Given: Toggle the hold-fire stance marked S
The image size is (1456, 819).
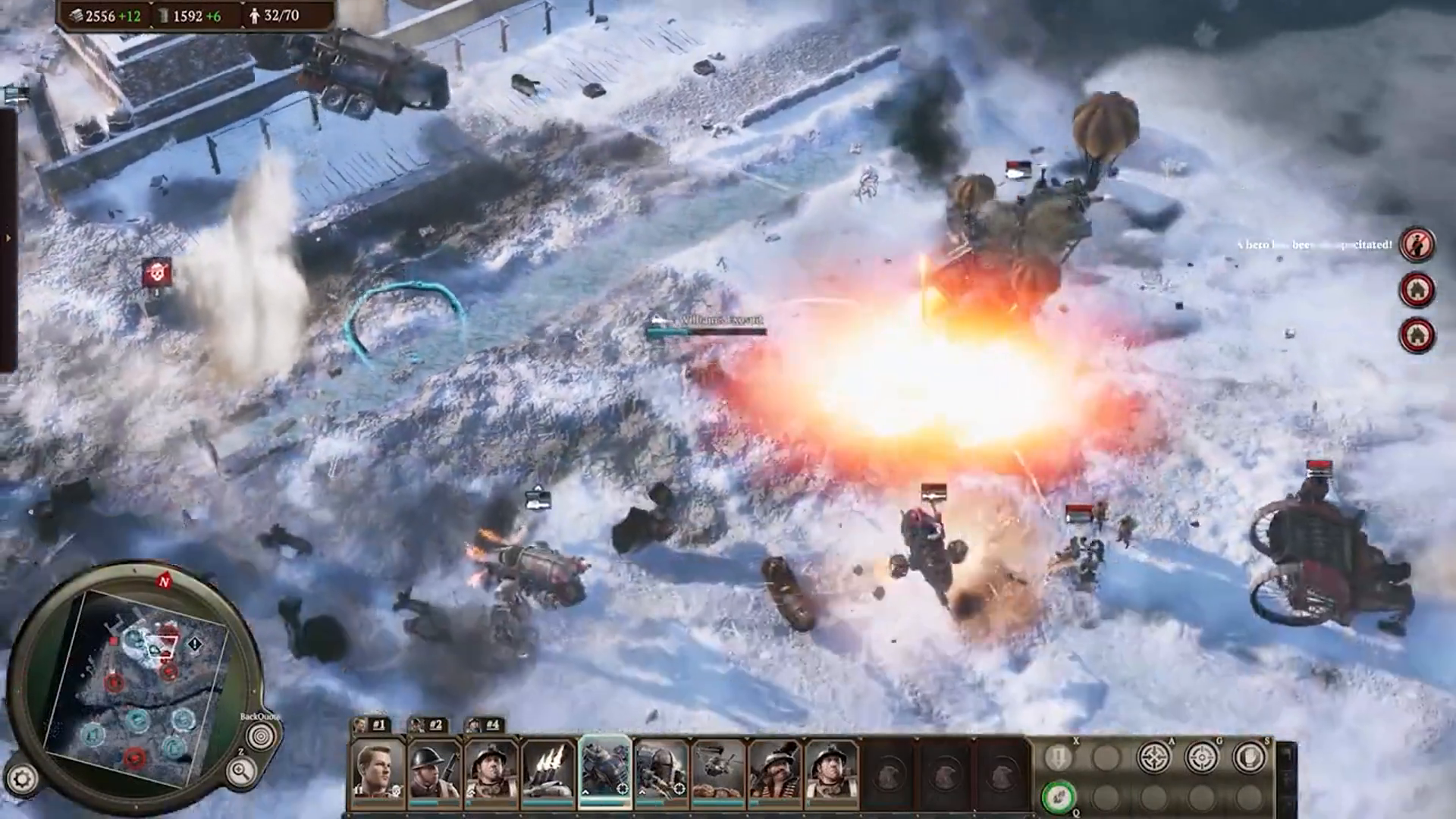Looking at the screenshot, I should 1249,756.
